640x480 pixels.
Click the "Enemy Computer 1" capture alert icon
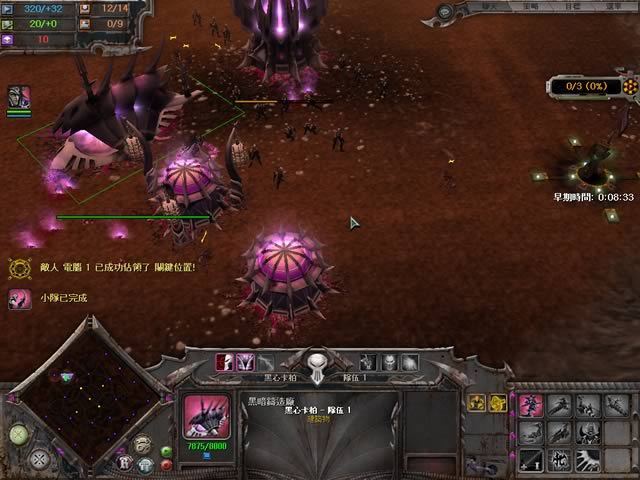point(18,268)
